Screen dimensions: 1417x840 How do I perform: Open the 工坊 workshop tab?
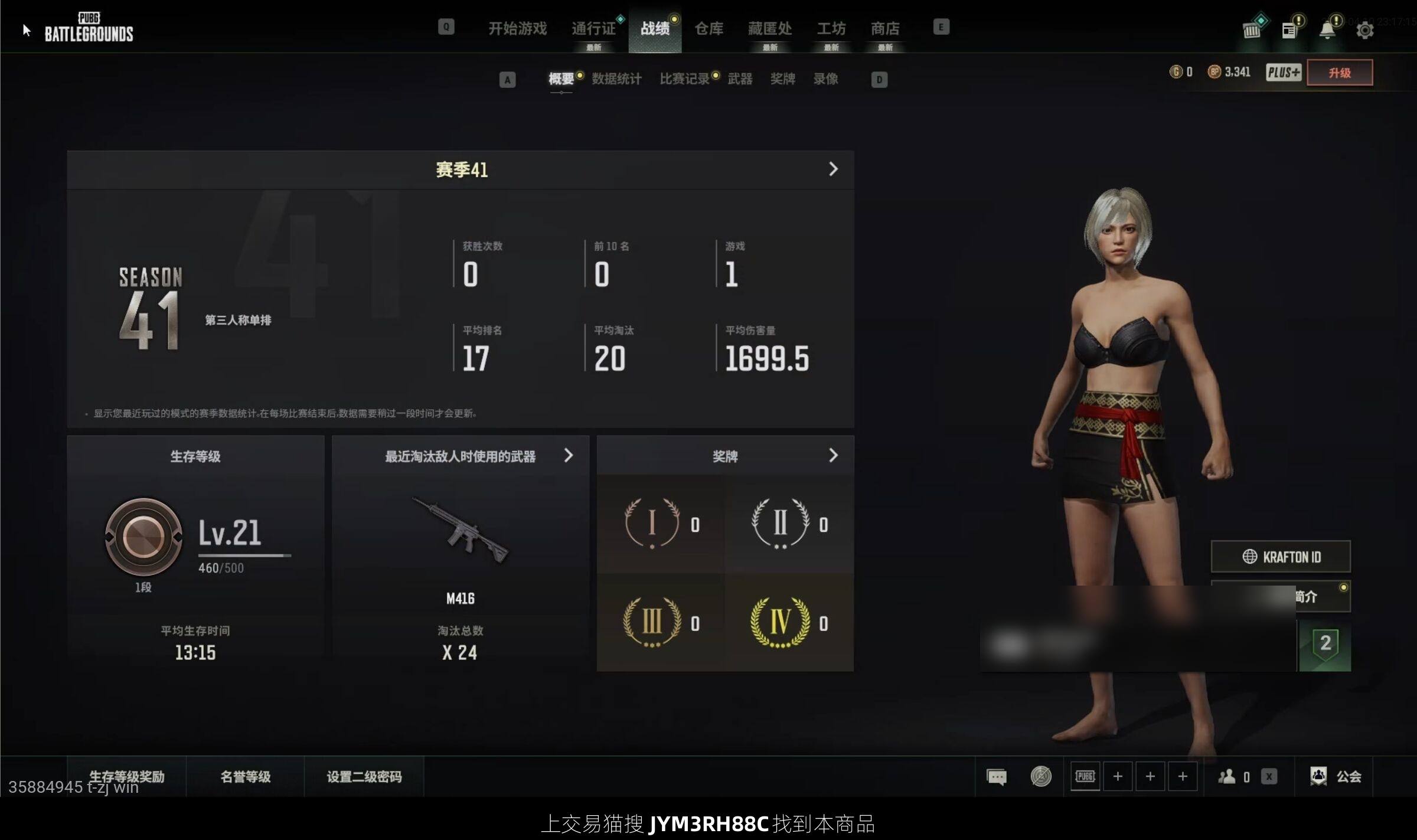[831, 28]
